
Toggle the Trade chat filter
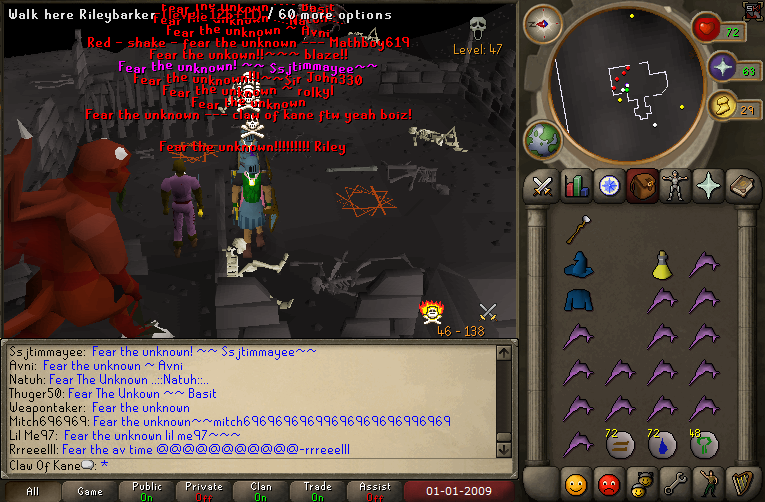[318, 492]
